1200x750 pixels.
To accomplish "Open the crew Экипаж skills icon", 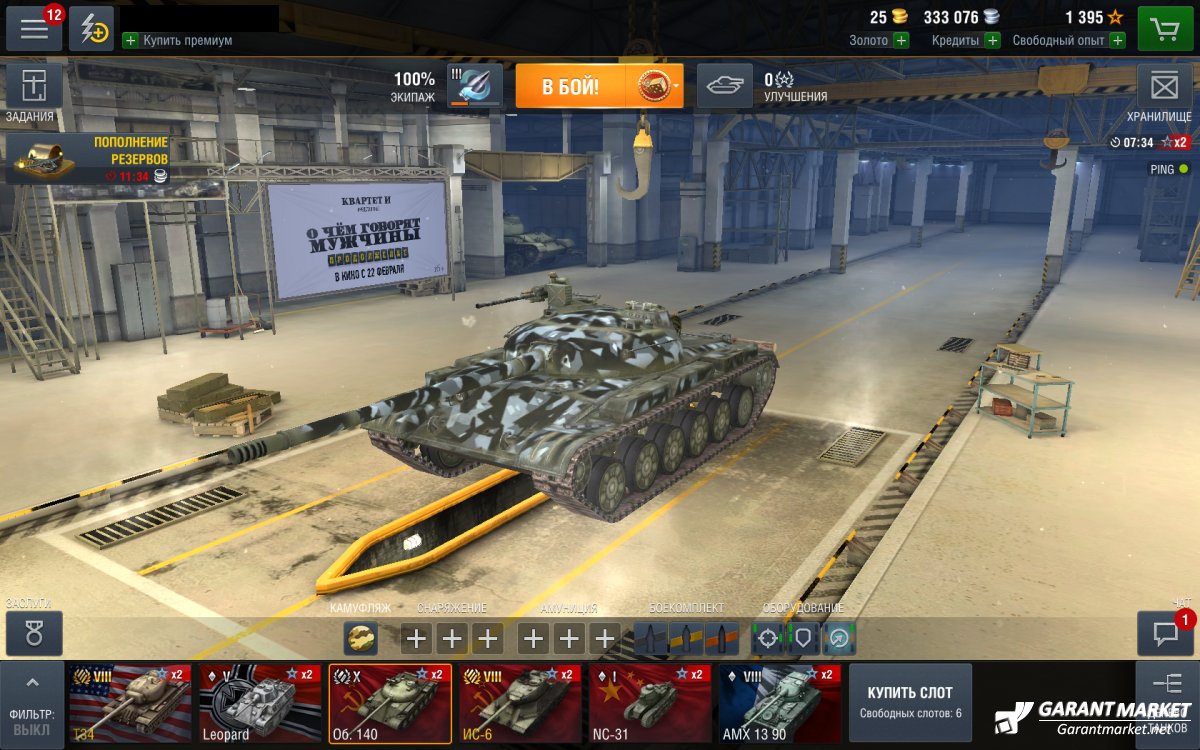I will 475,85.
